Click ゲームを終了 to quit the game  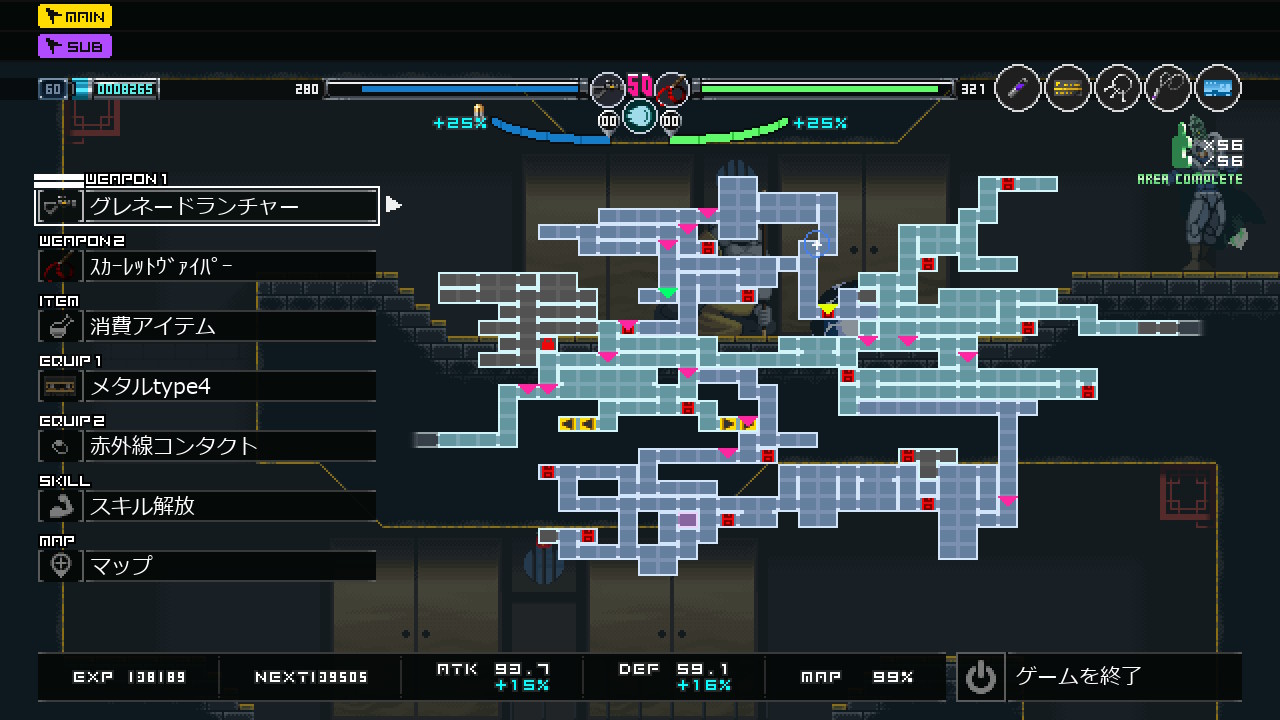(1099, 677)
